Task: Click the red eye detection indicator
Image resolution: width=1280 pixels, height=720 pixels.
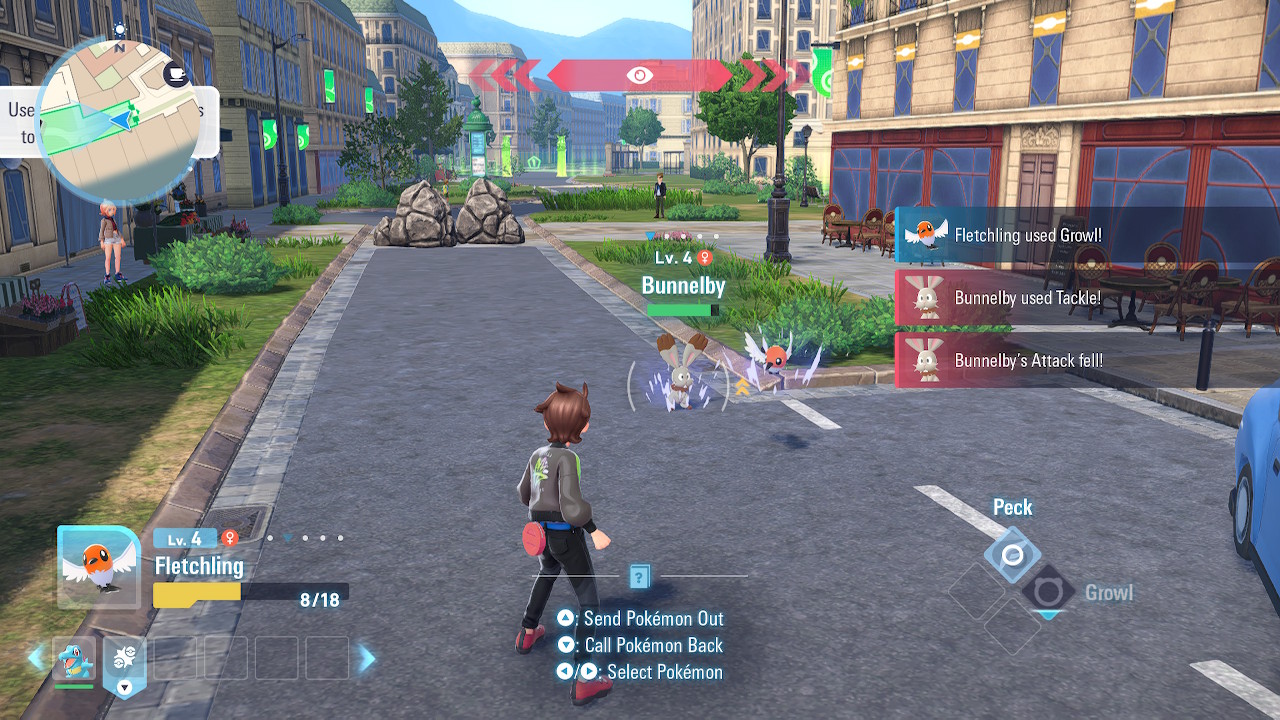Action: pos(640,75)
